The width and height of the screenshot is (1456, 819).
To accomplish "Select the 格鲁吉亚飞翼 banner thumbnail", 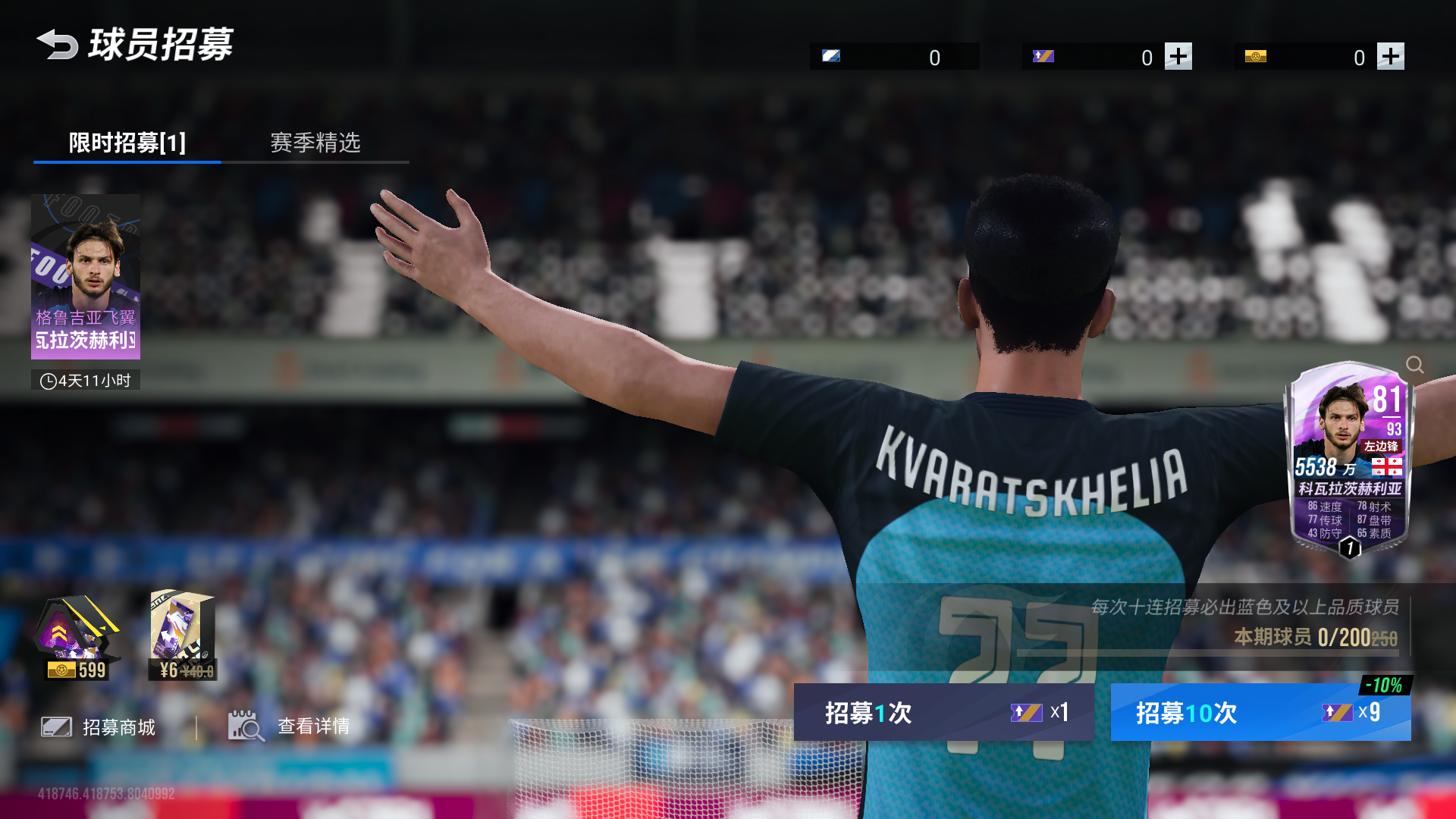I will (86, 277).
